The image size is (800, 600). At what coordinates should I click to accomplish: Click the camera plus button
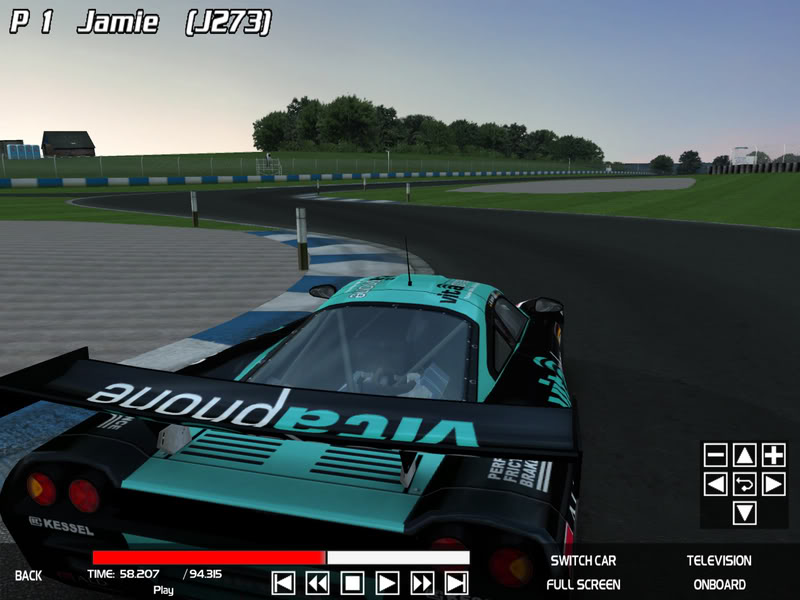[x=774, y=455]
